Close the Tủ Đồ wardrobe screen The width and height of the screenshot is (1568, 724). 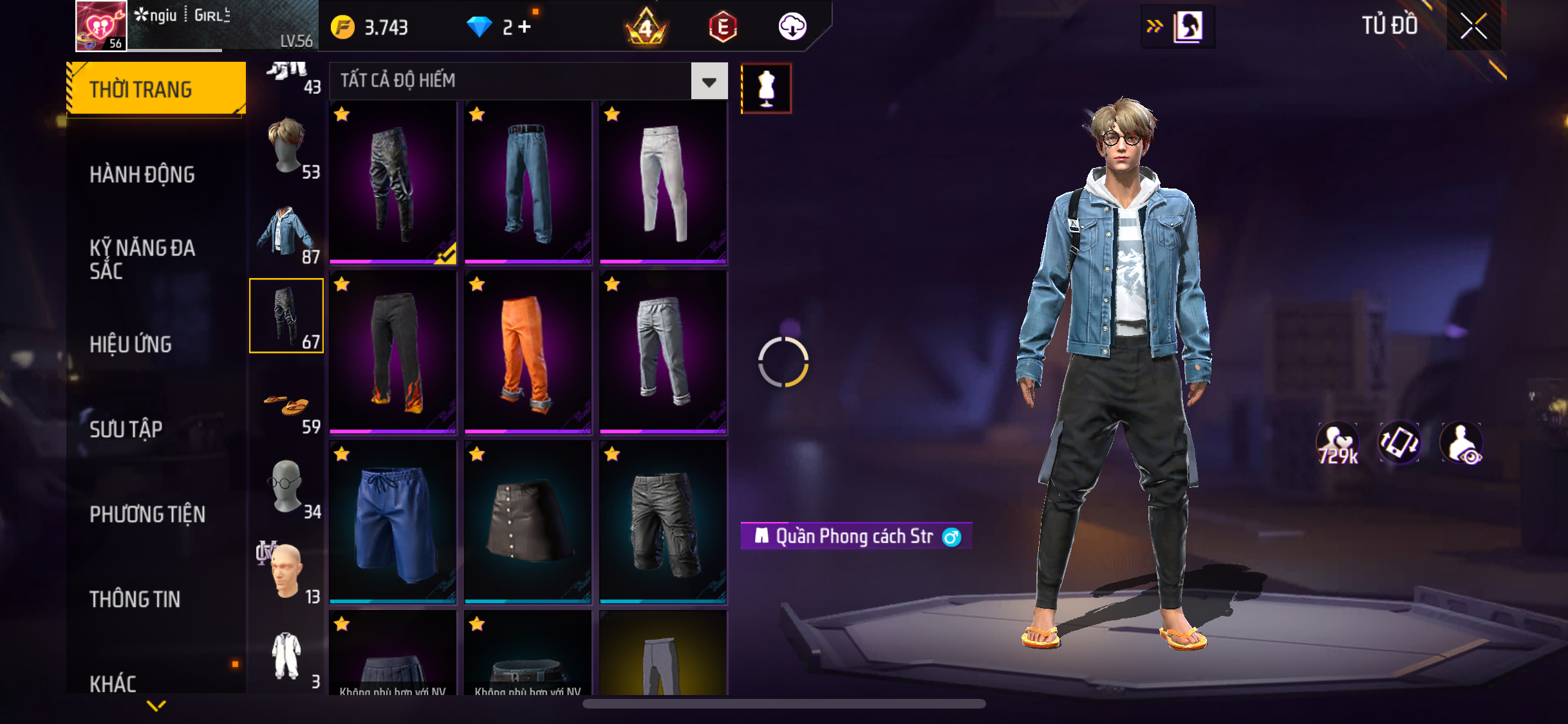click(1473, 26)
